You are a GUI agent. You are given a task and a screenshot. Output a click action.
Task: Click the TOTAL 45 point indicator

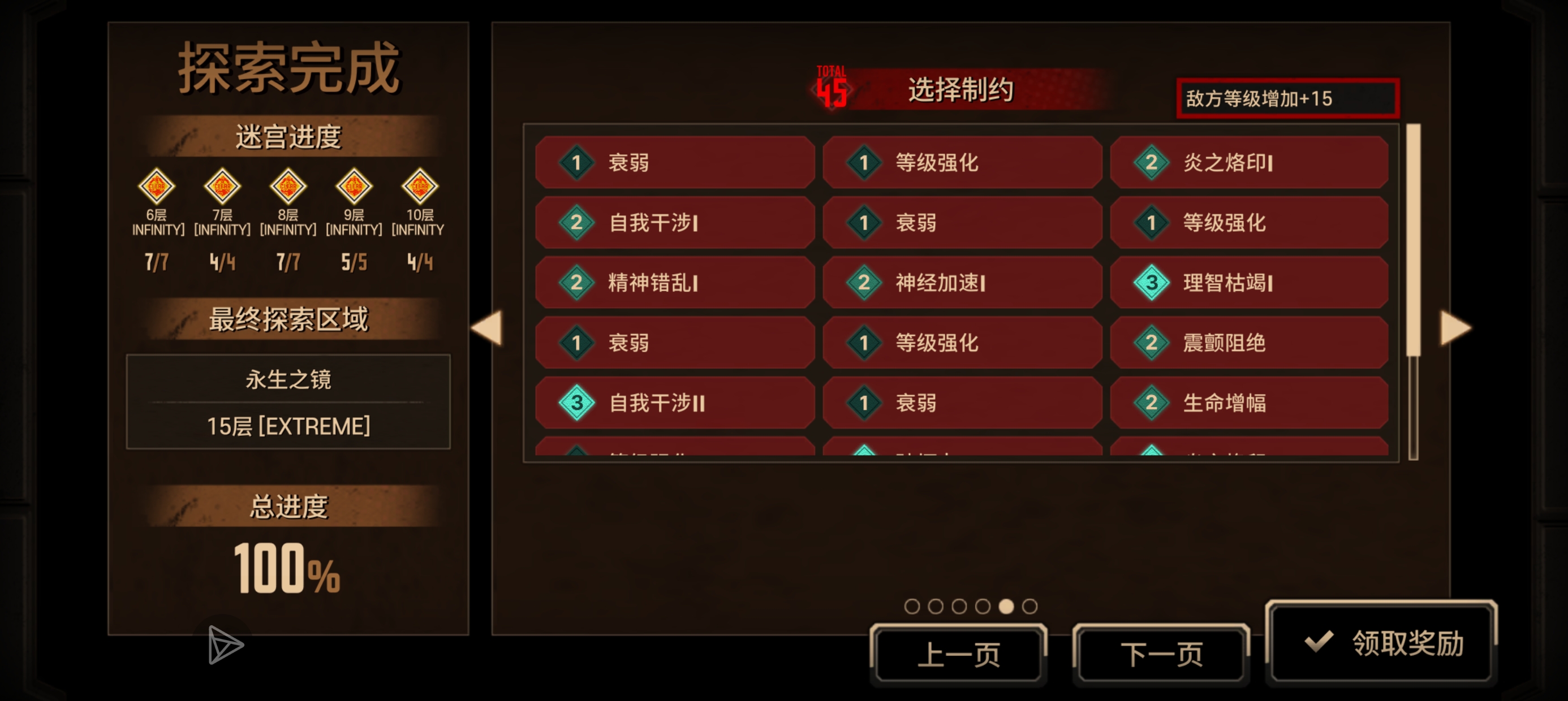point(832,88)
